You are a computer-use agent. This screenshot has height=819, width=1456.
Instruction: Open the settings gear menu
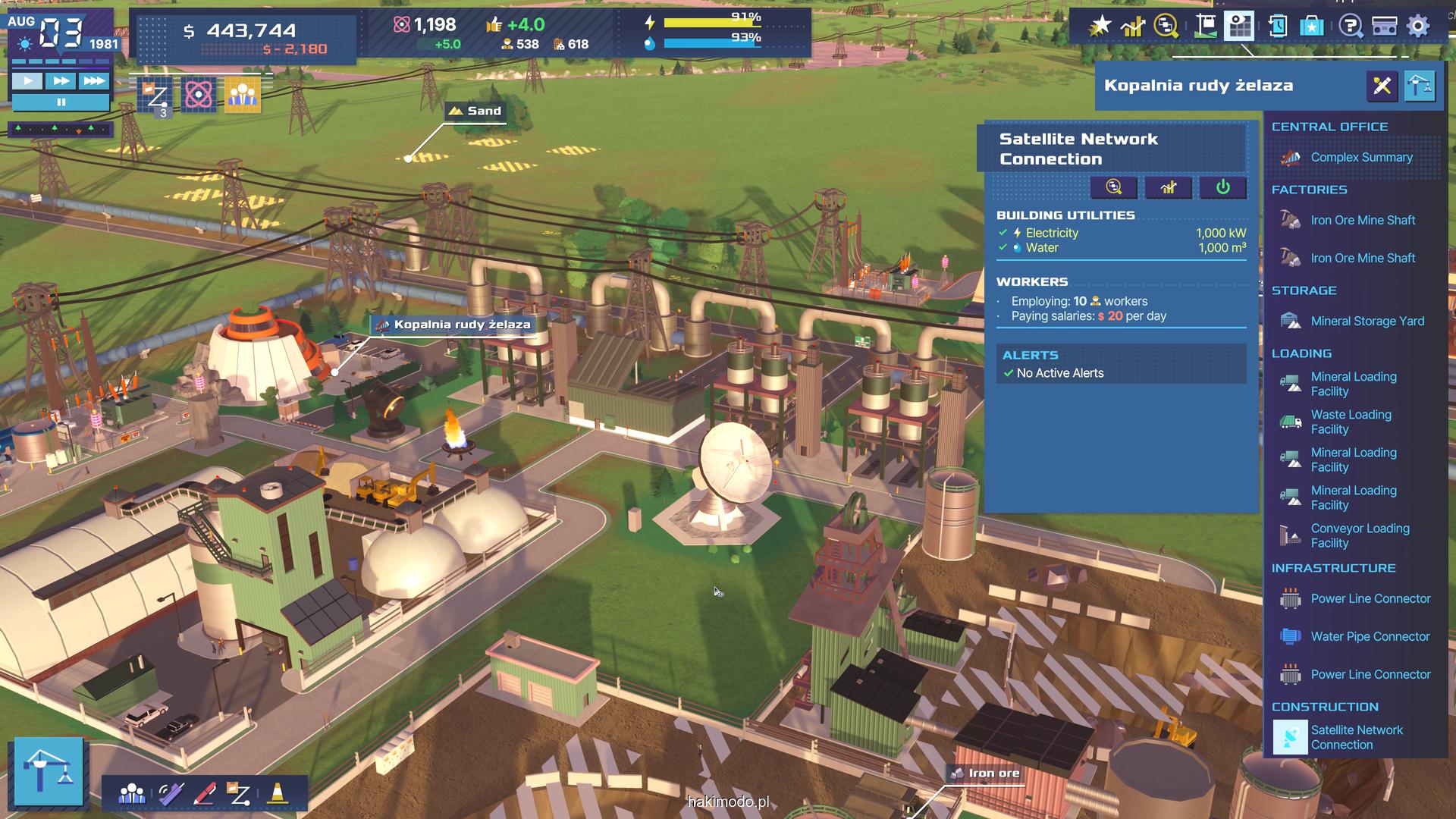pyautogui.click(x=1418, y=27)
